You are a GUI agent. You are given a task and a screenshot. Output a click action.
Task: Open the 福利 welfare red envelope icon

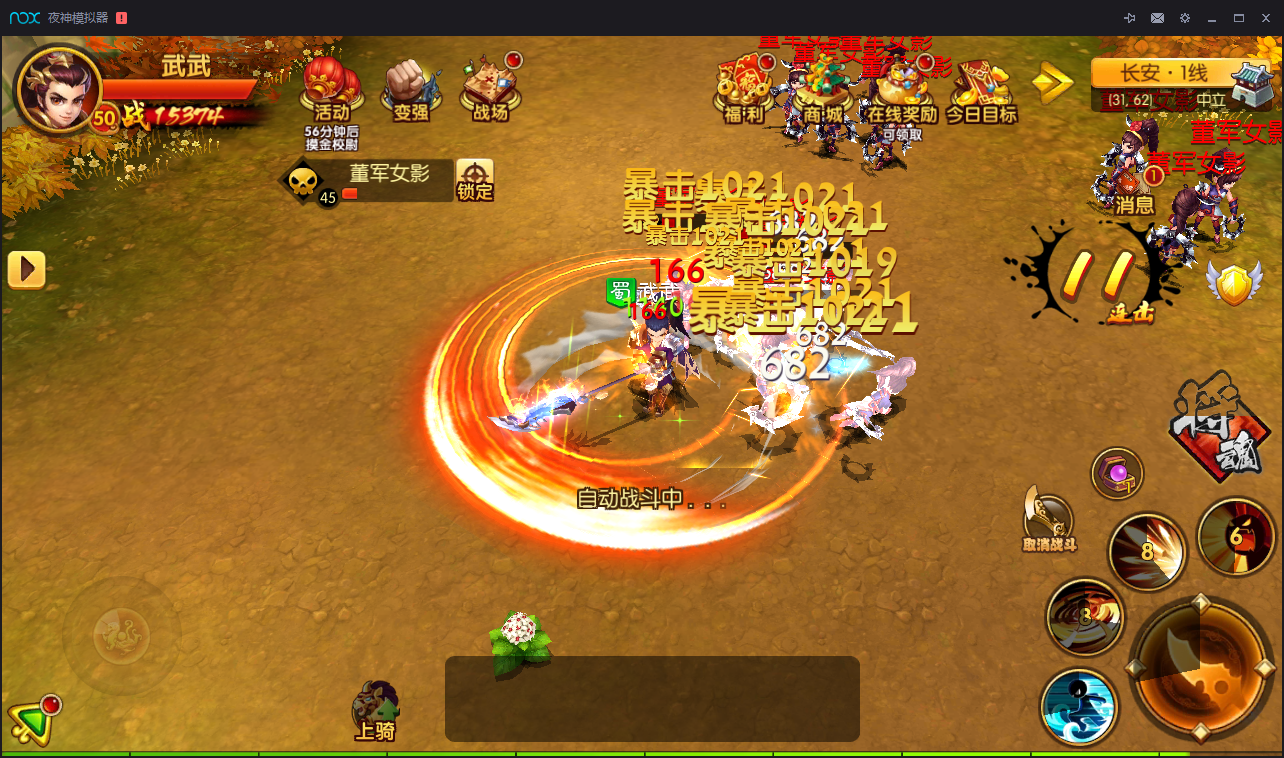(x=743, y=88)
